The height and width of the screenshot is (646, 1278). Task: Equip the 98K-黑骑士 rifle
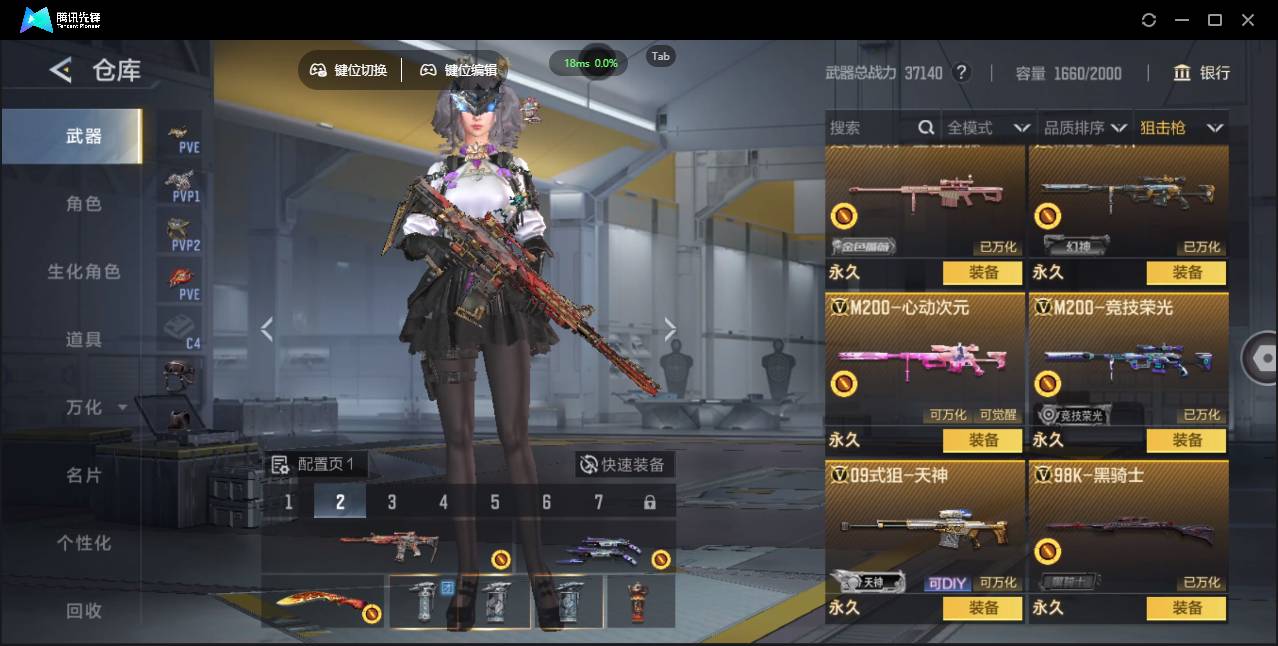coord(1186,608)
